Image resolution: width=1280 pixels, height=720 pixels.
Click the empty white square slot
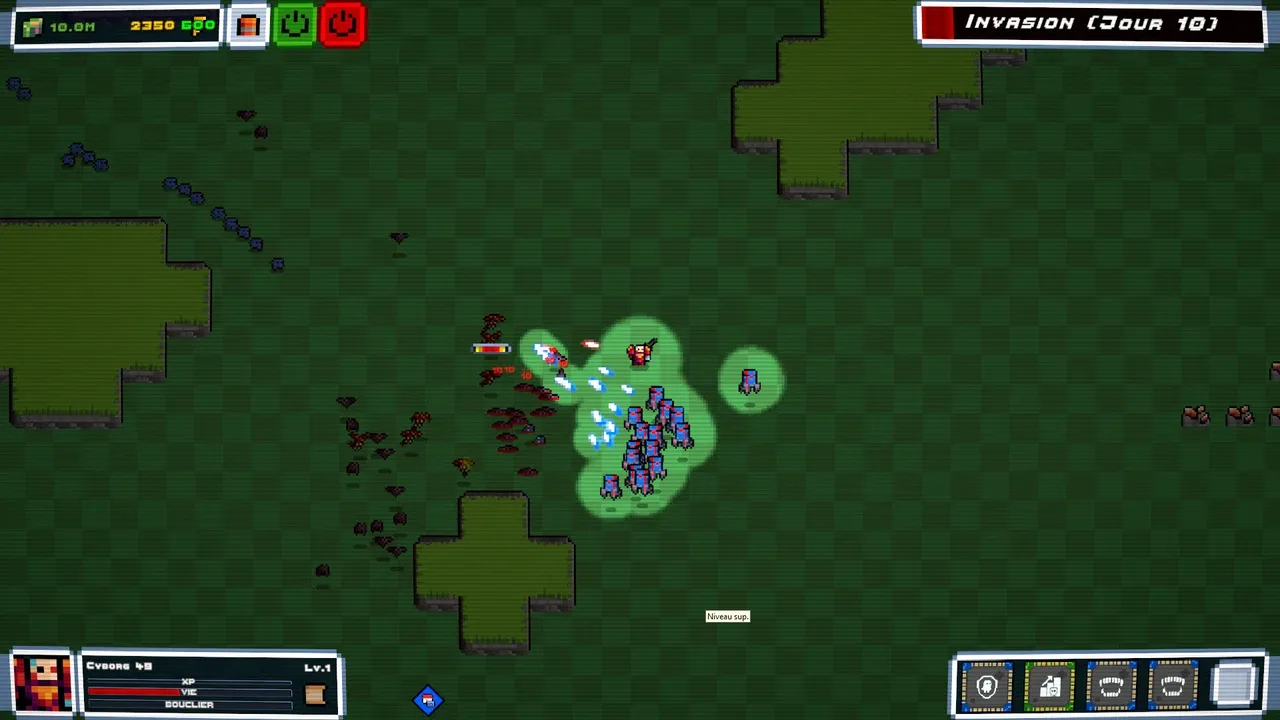click(1235, 686)
